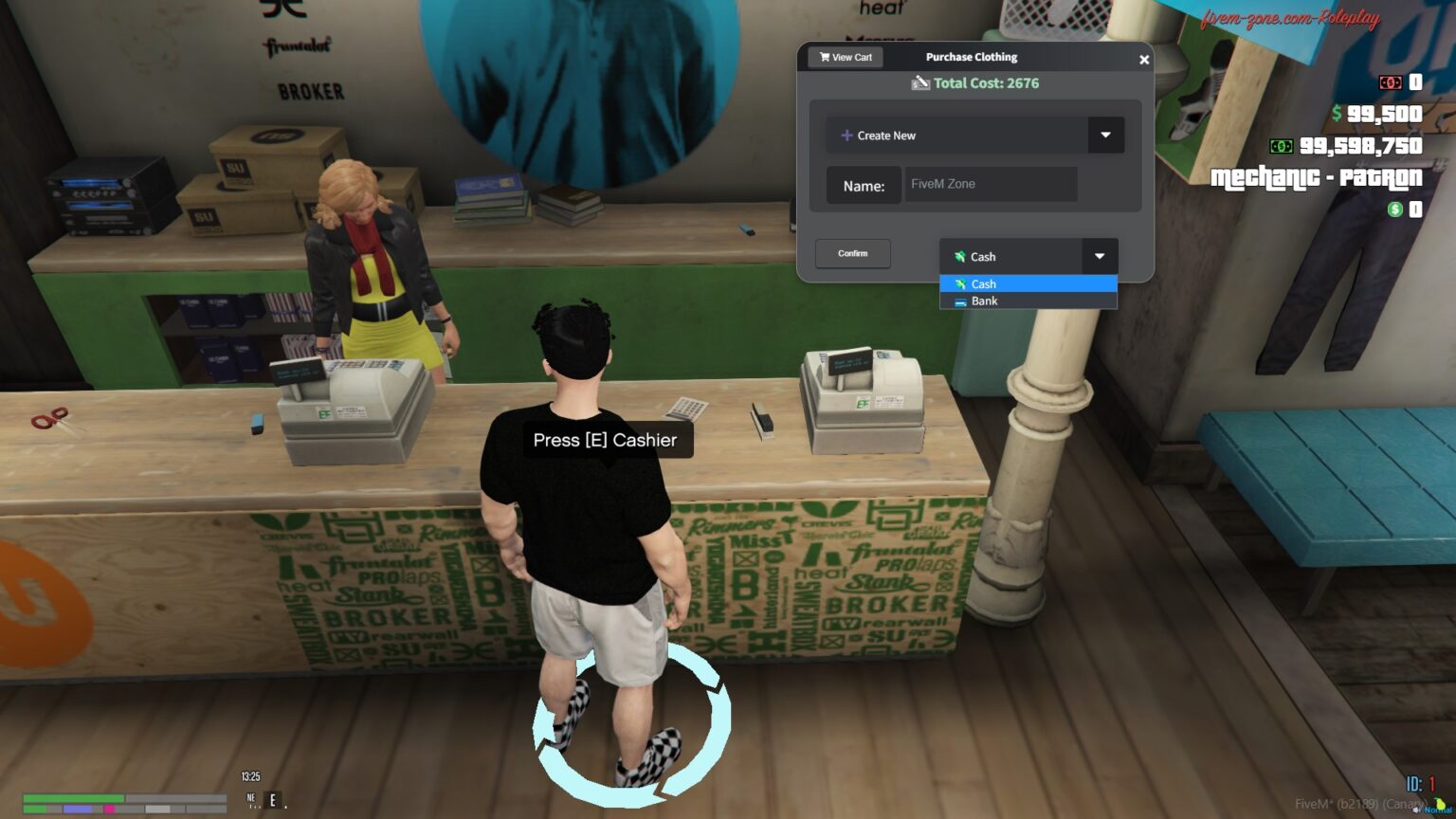Open the View Cart panel

point(846,57)
